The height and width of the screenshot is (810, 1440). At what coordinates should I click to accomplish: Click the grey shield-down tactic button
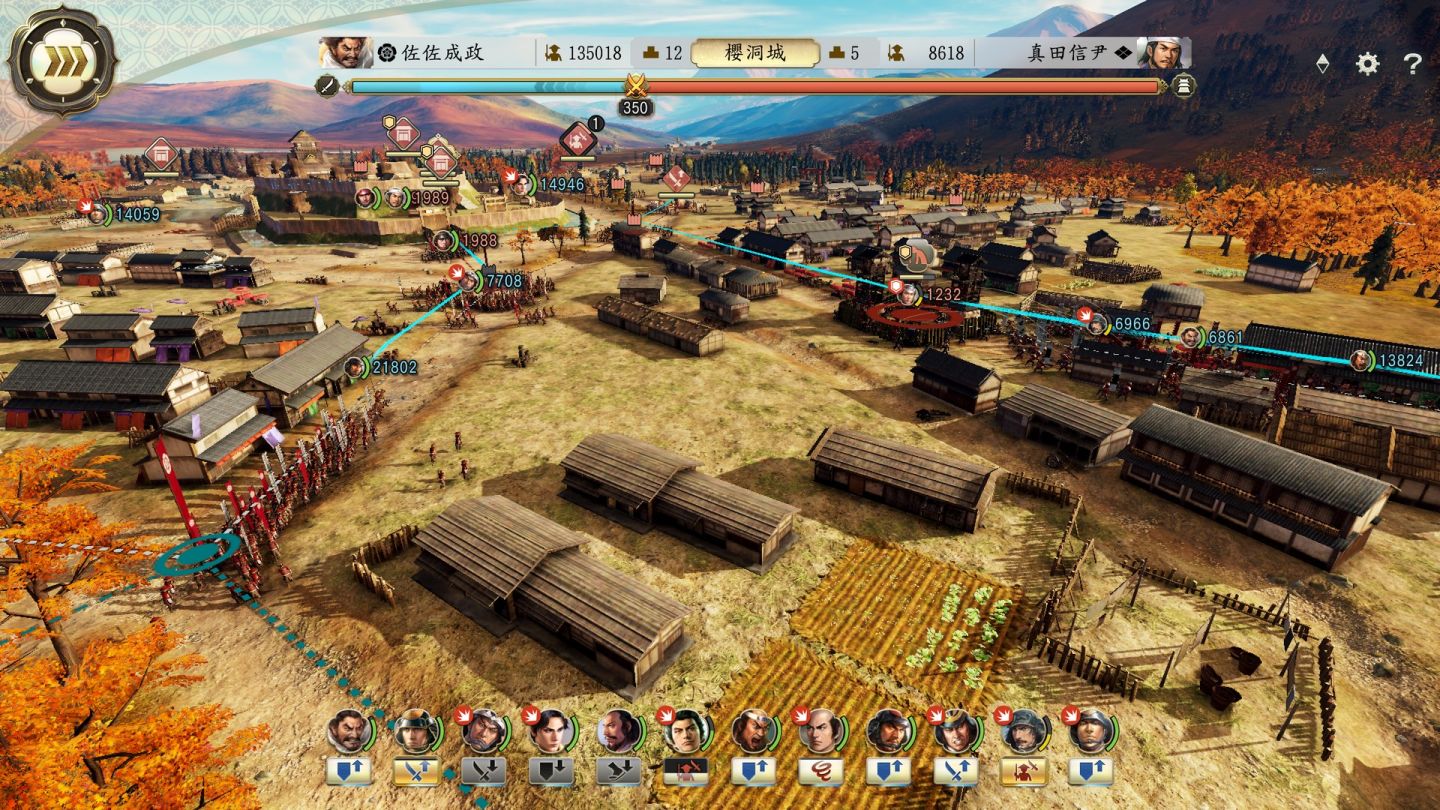point(550,771)
